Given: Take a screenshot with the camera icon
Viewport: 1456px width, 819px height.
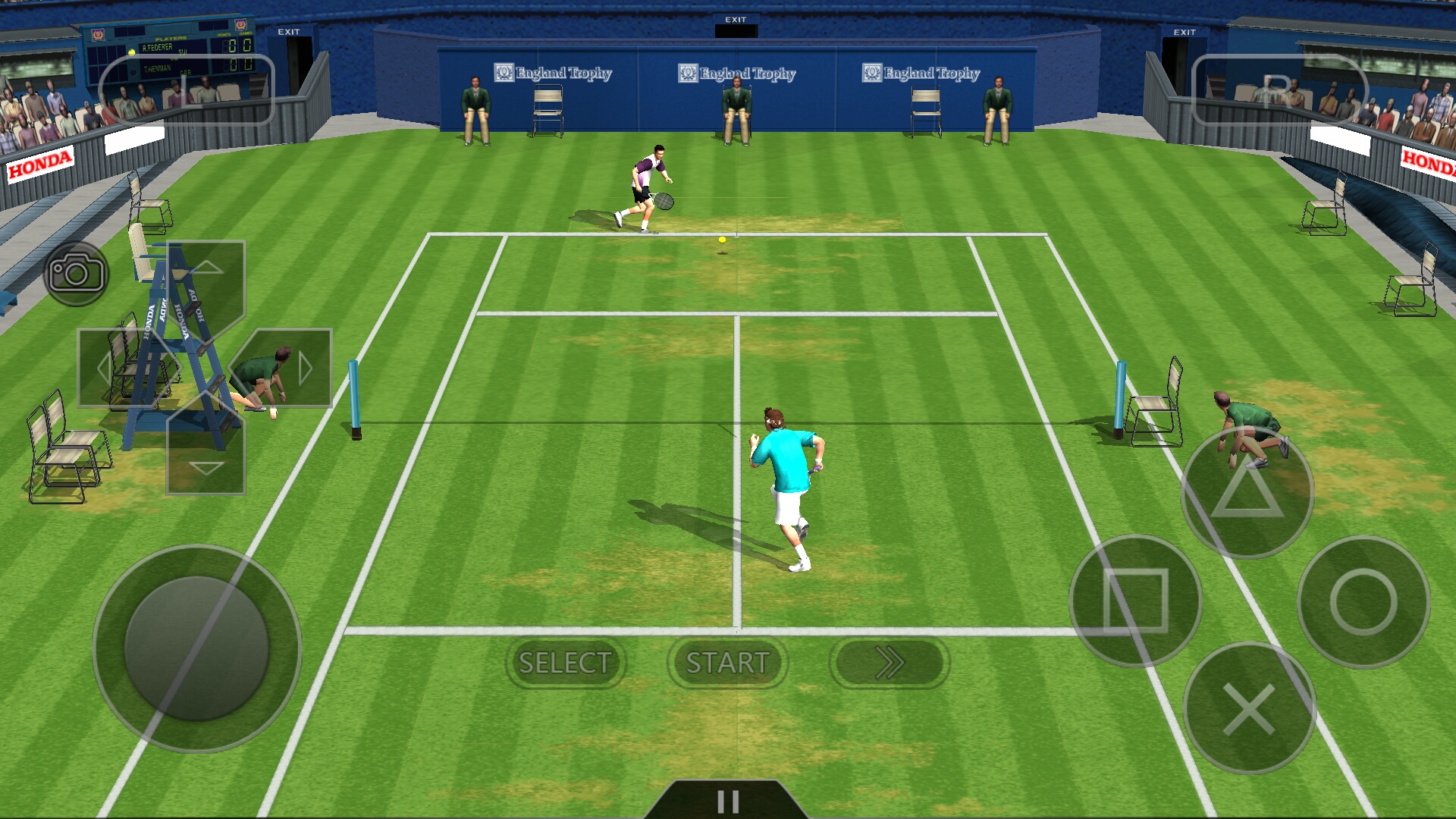Looking at the screenshot, I should pyautogui.click(x=76, y=273).
